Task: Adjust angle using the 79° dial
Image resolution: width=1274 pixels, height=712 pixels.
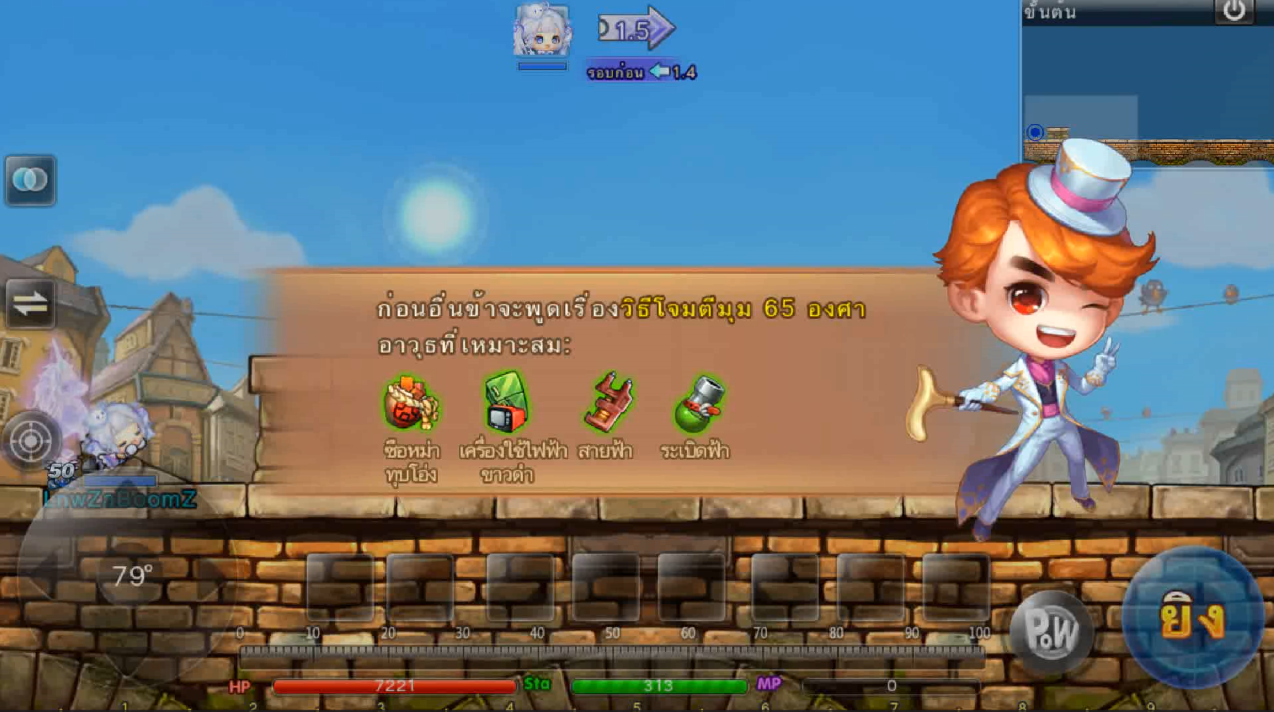Action: coord(131,575)
